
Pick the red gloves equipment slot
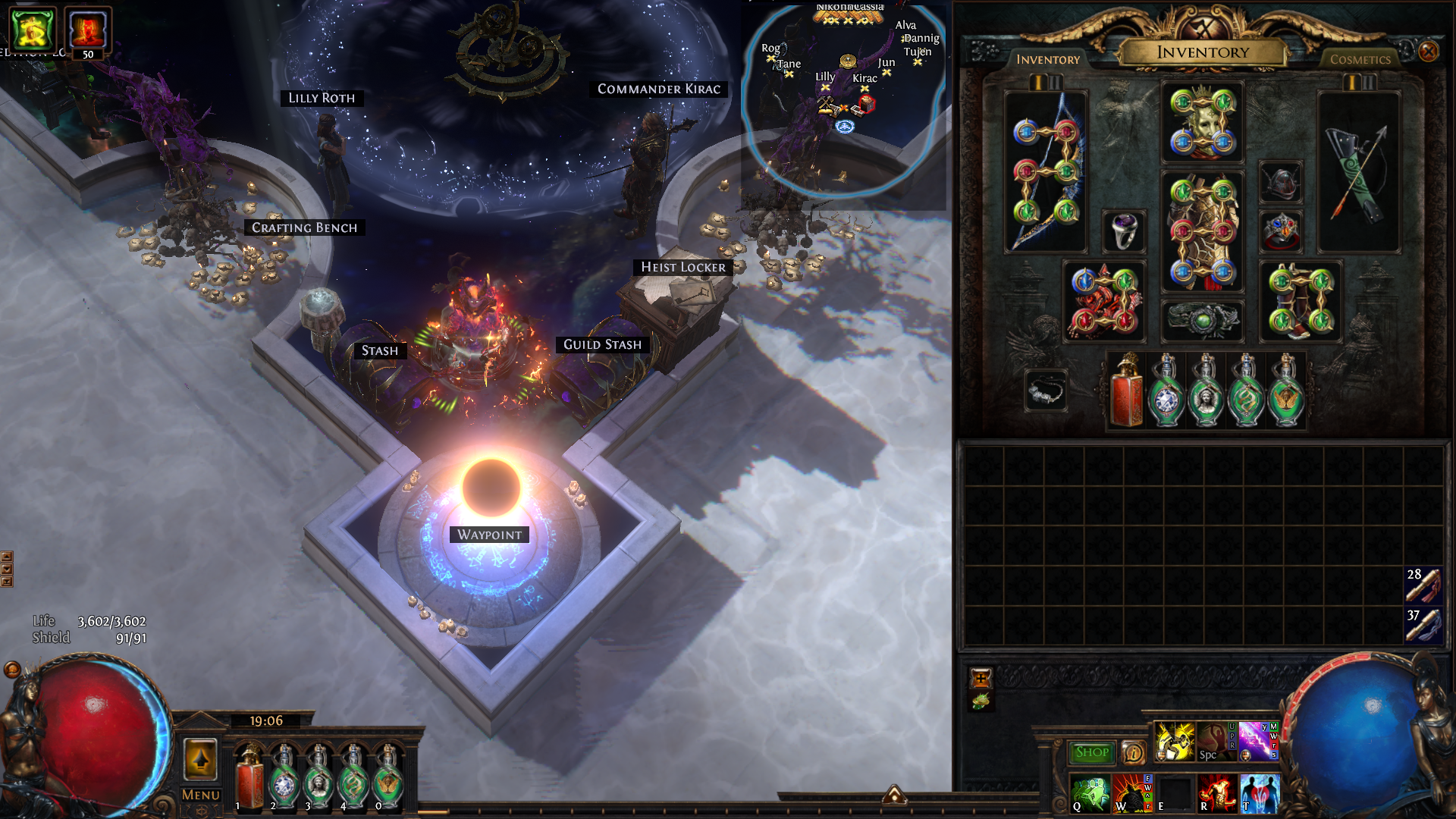click(x=1104, y=302)
